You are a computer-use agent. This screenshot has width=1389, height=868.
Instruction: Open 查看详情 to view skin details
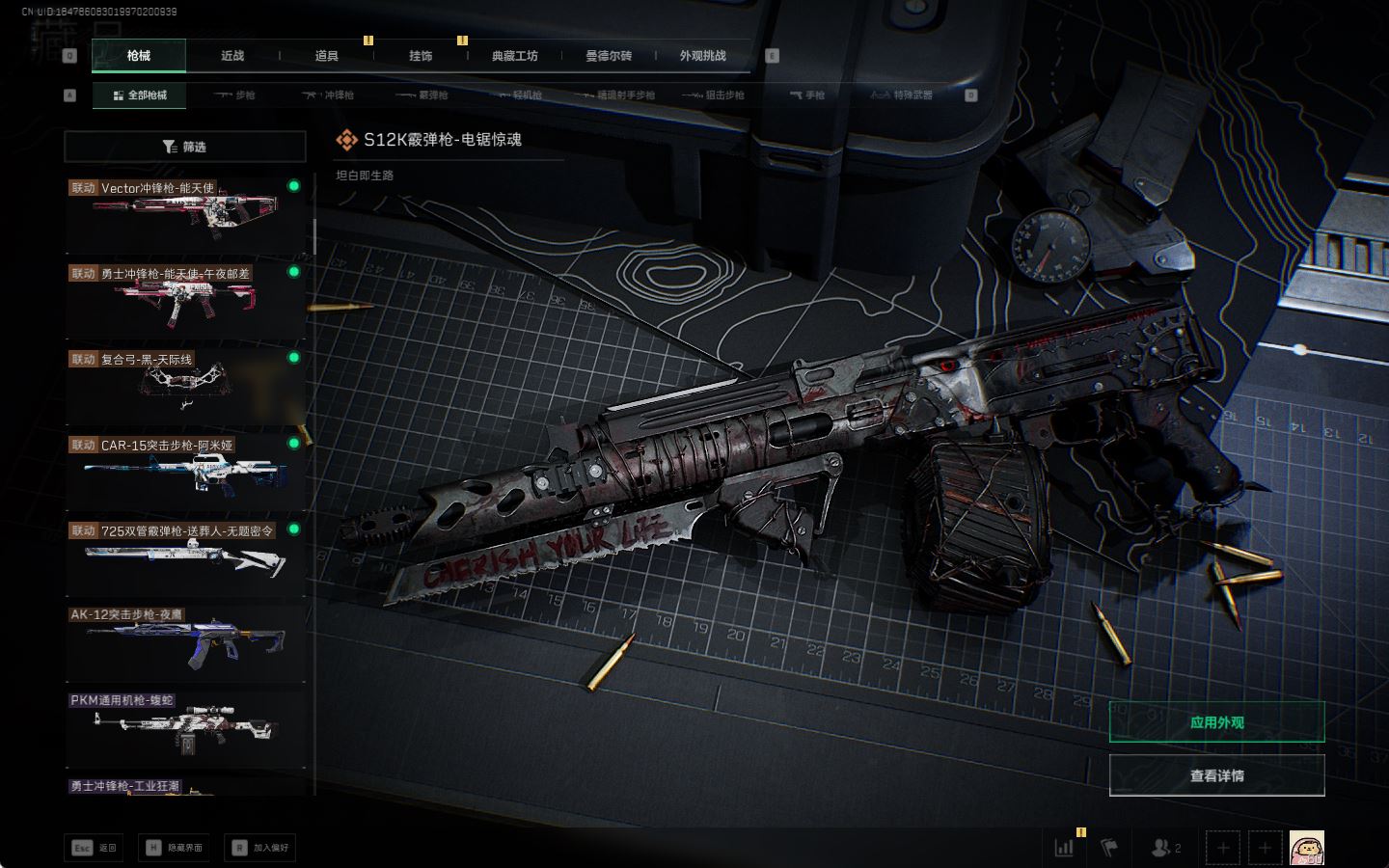pos(1216,775)
